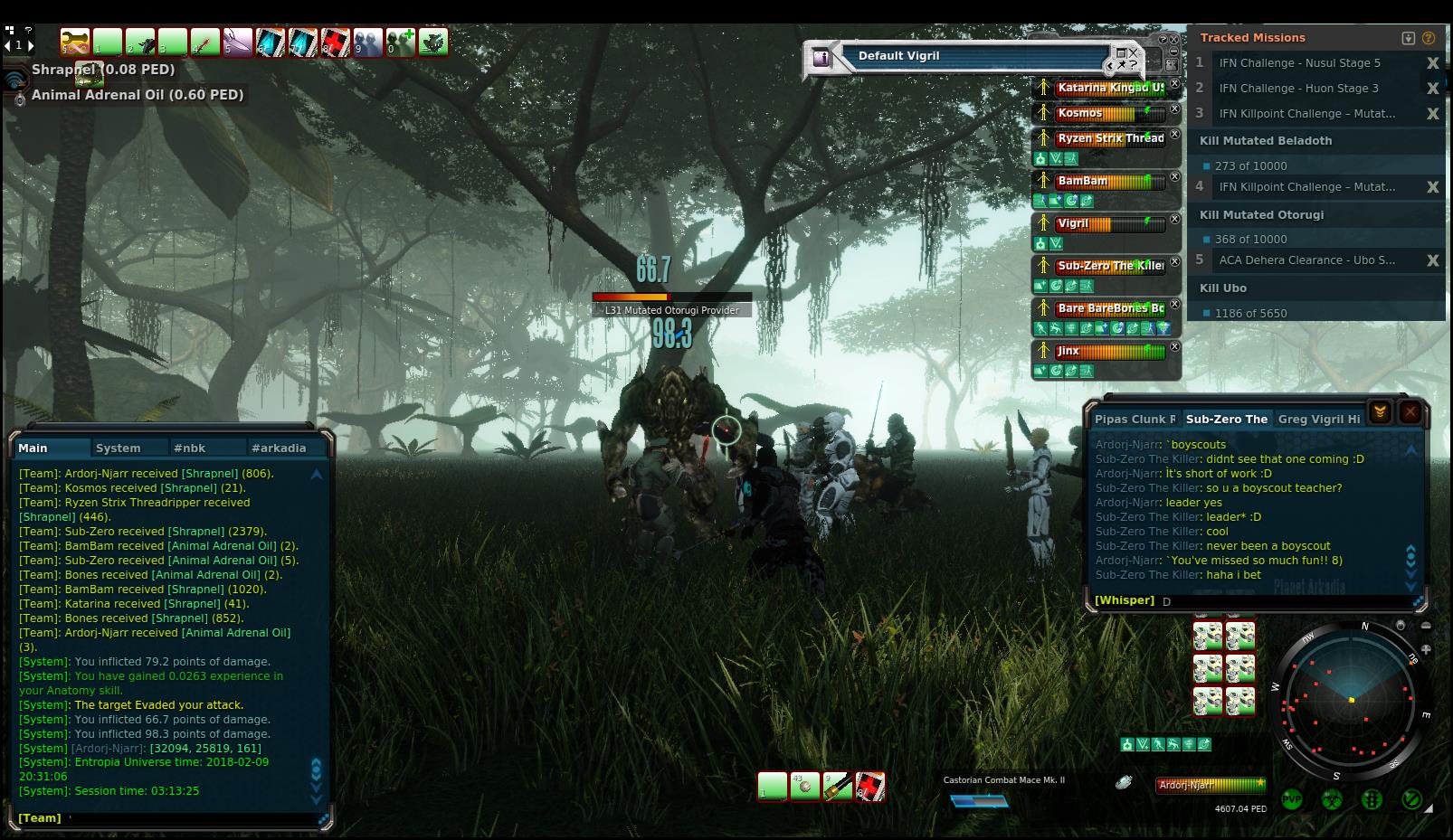1453x840 pixels.
Task: Switch to the System chat tab
Action: click(119, 448)
